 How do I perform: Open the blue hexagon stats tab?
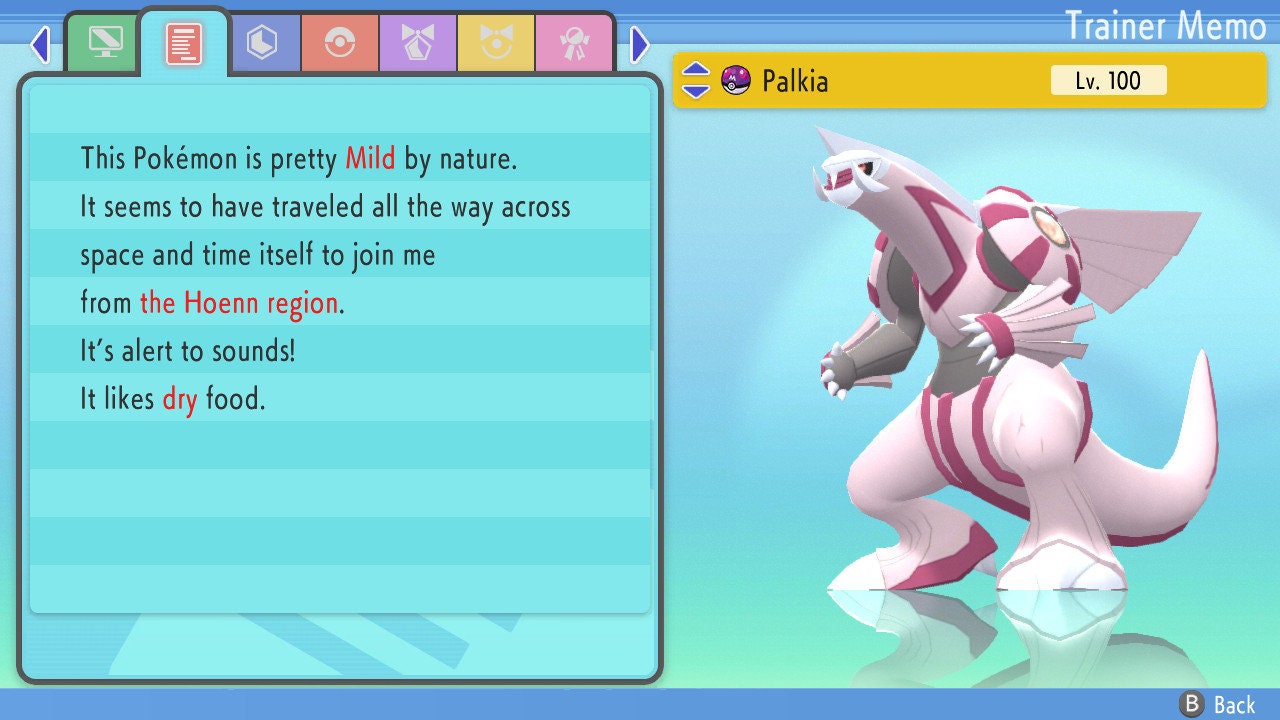262,42
